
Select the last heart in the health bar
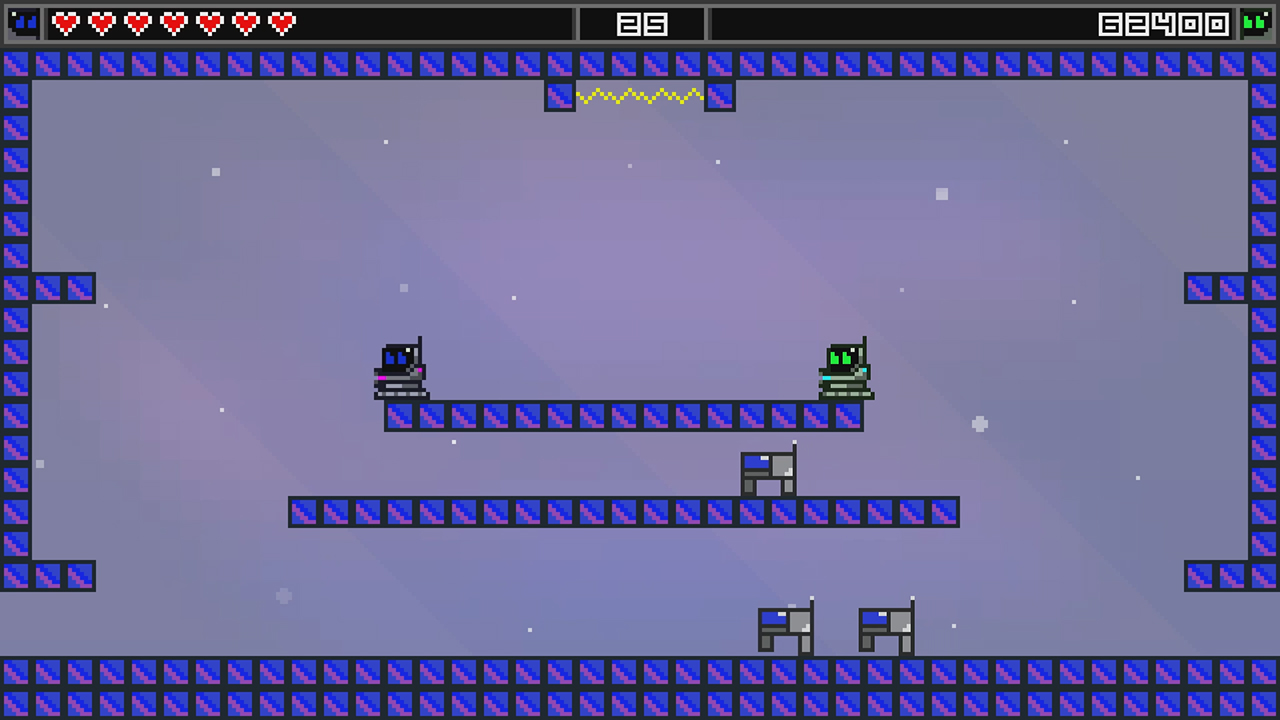(x=281, y=24)
